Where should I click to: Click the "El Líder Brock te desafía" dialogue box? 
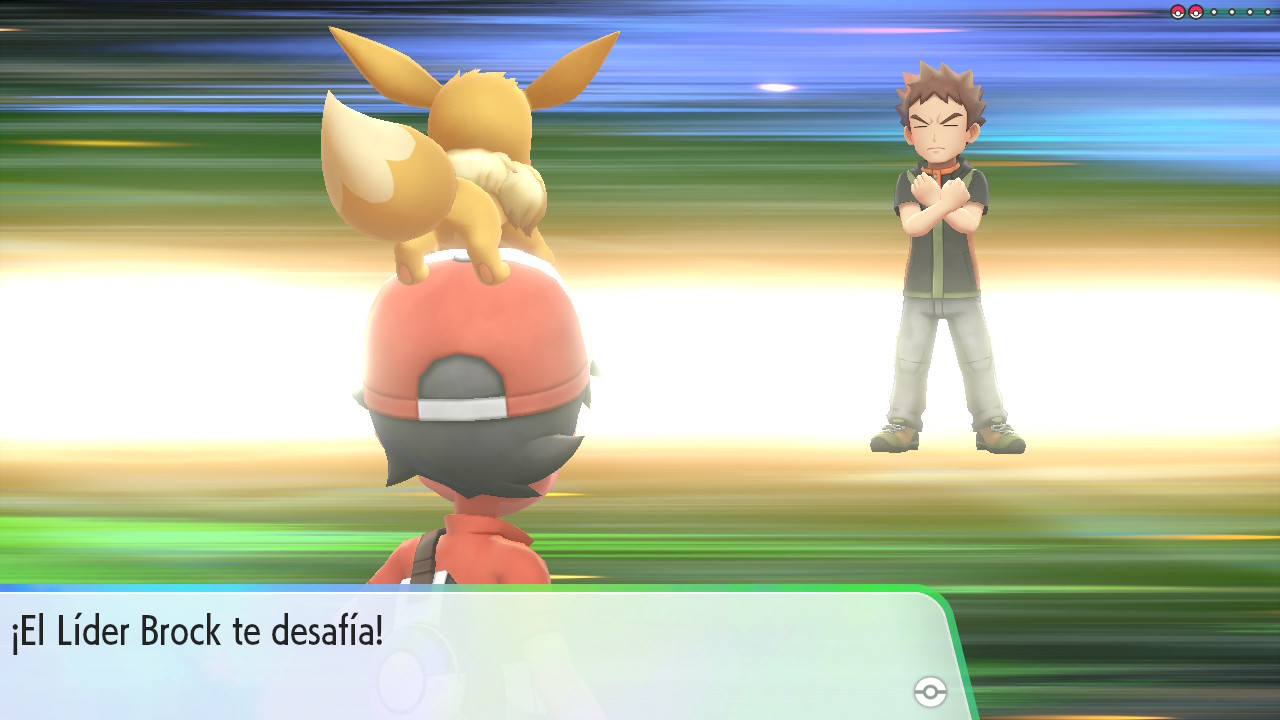(x=470, y=652)
